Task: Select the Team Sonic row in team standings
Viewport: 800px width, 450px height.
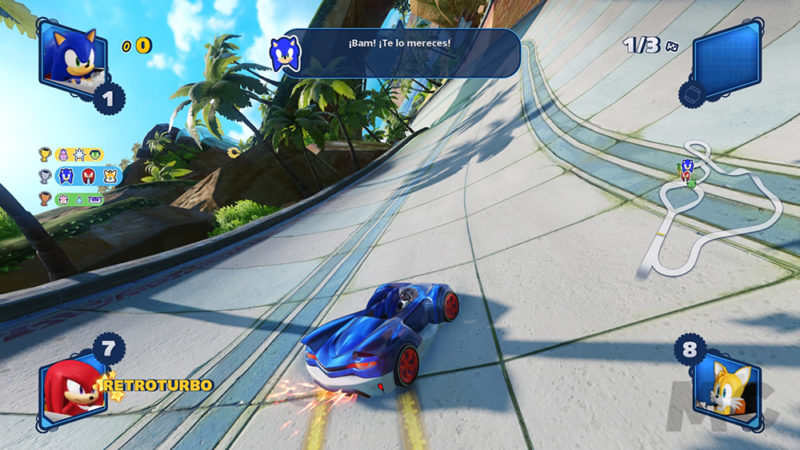Action: [x=72, y=176]
